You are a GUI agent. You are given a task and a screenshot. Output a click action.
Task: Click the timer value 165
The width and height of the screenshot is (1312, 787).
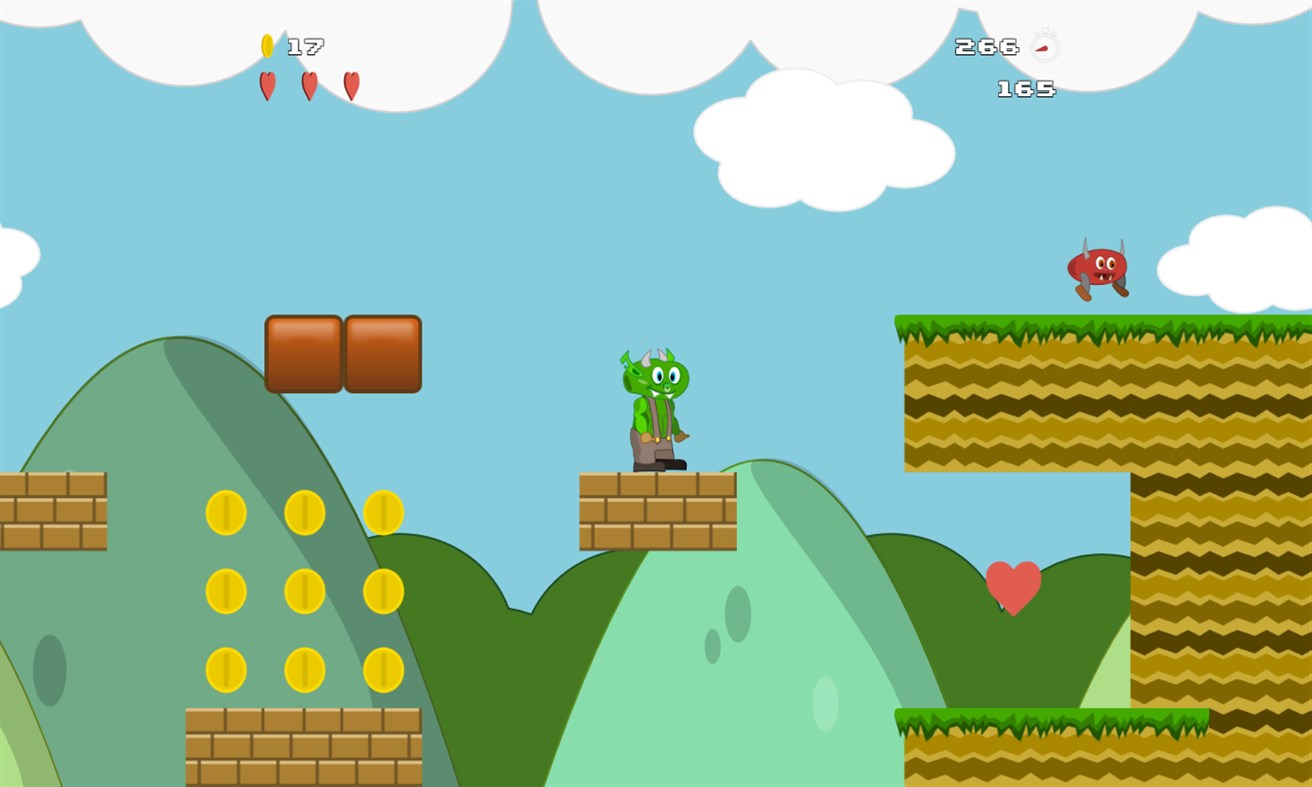[x=1024, y=89]
